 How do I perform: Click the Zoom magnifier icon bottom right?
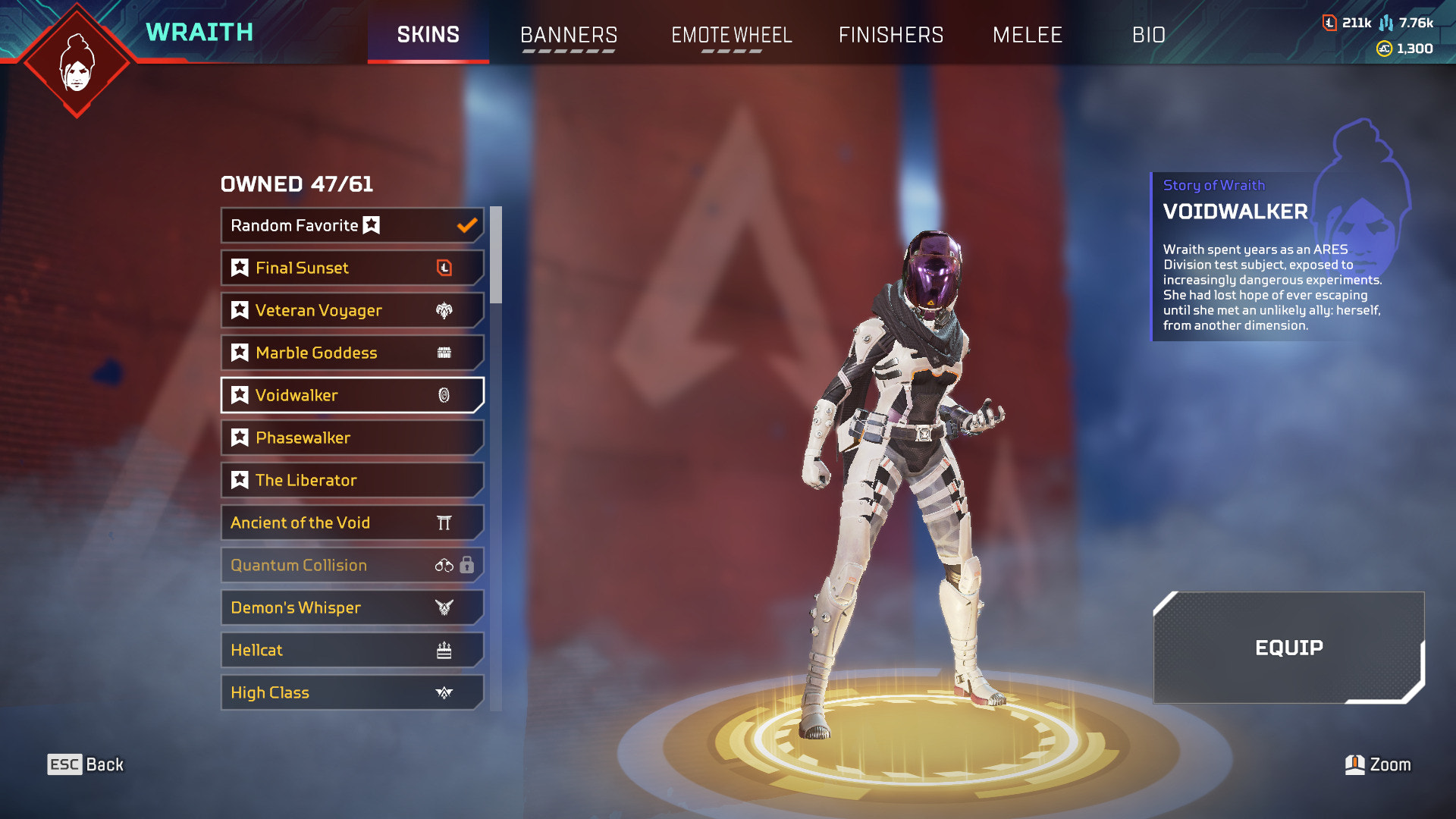click(1356, 764)
